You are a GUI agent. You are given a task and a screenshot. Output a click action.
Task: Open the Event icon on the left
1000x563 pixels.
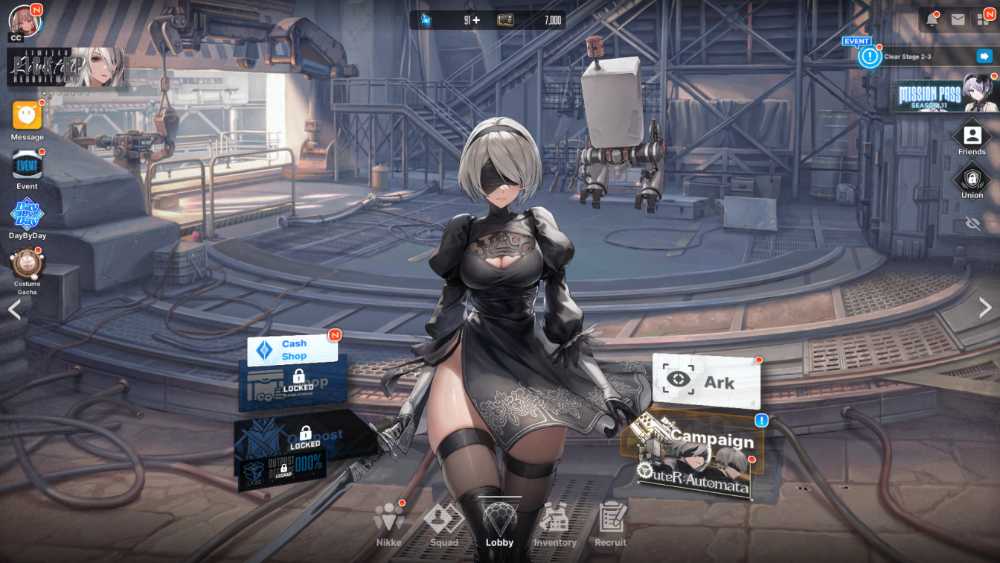click(27, 164)
